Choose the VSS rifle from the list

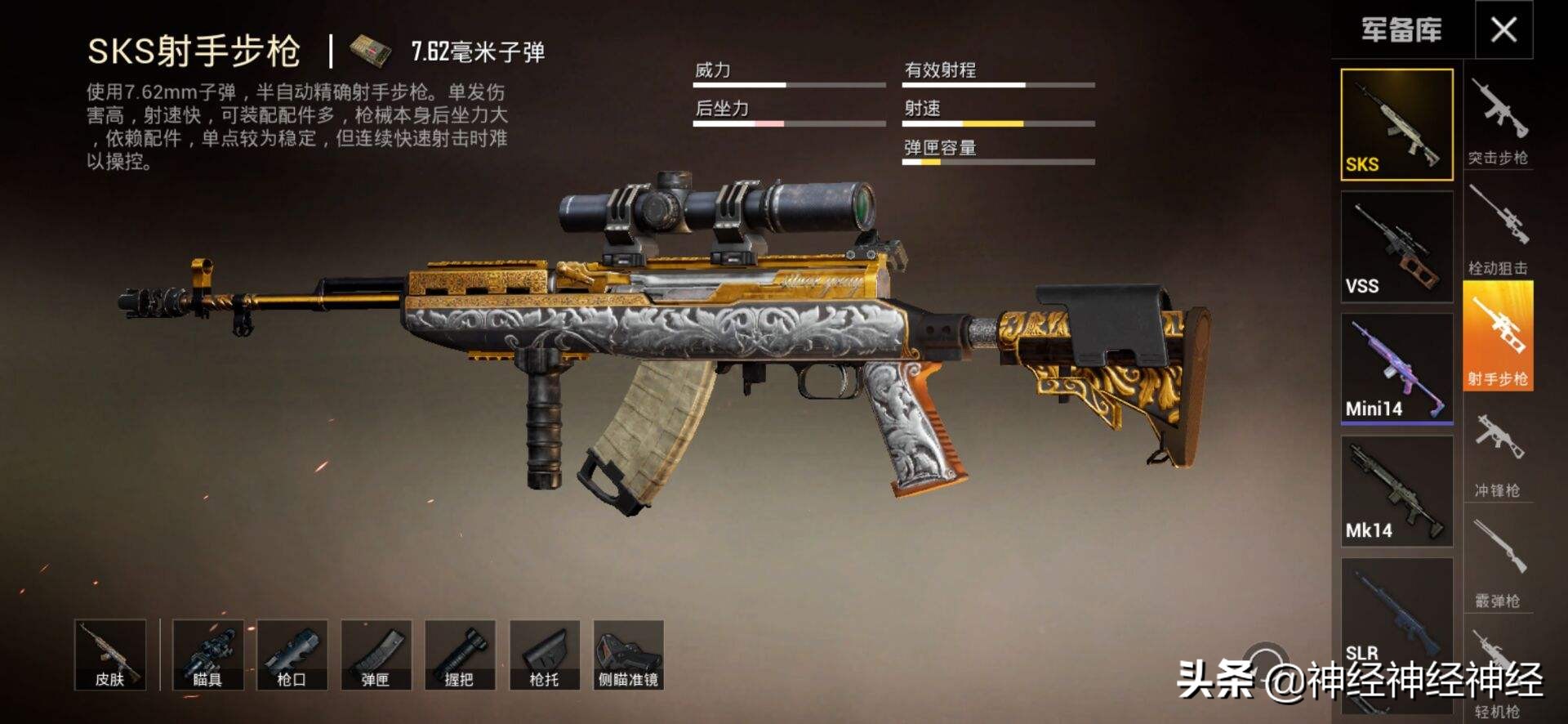pyautogui.click(x=1396, y=247)
